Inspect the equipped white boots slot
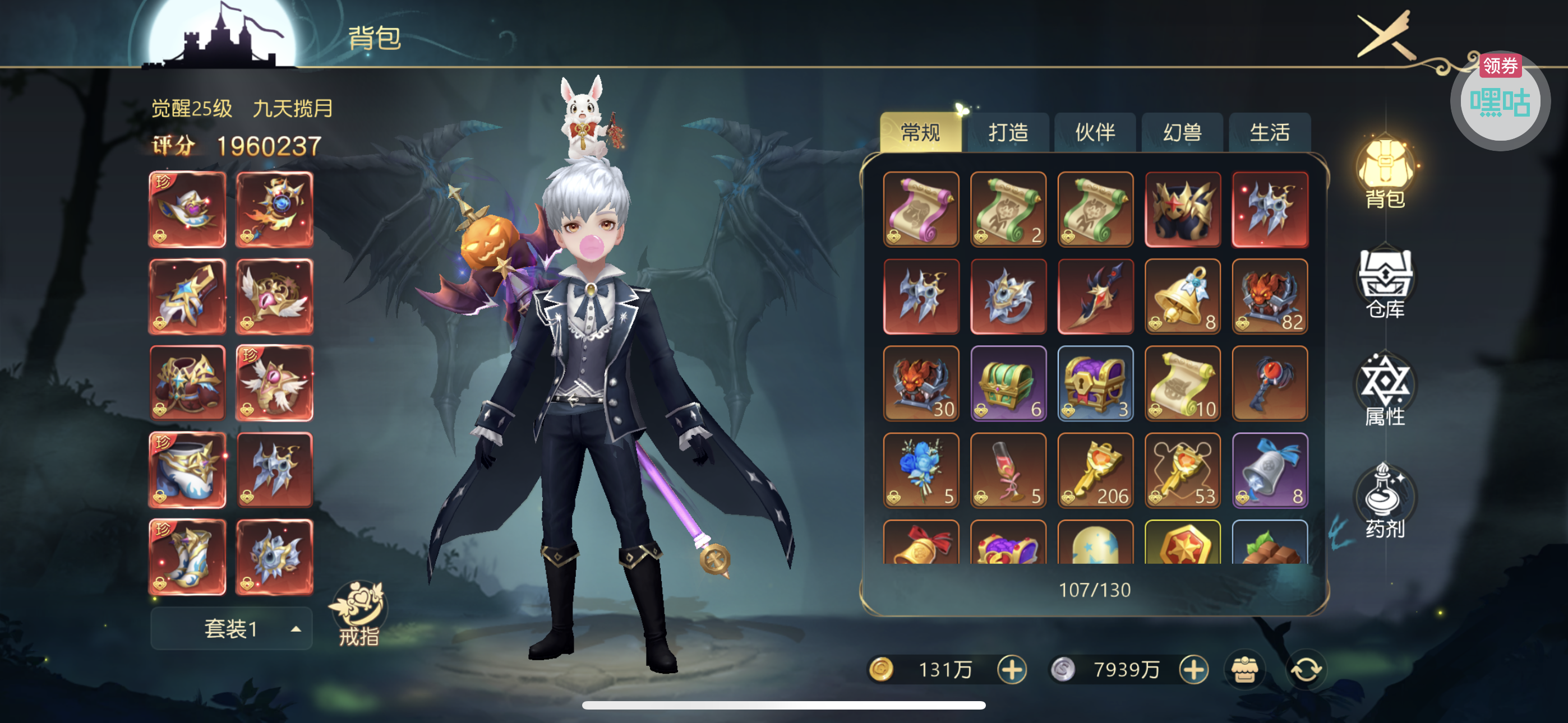 (x=187, y=557)
